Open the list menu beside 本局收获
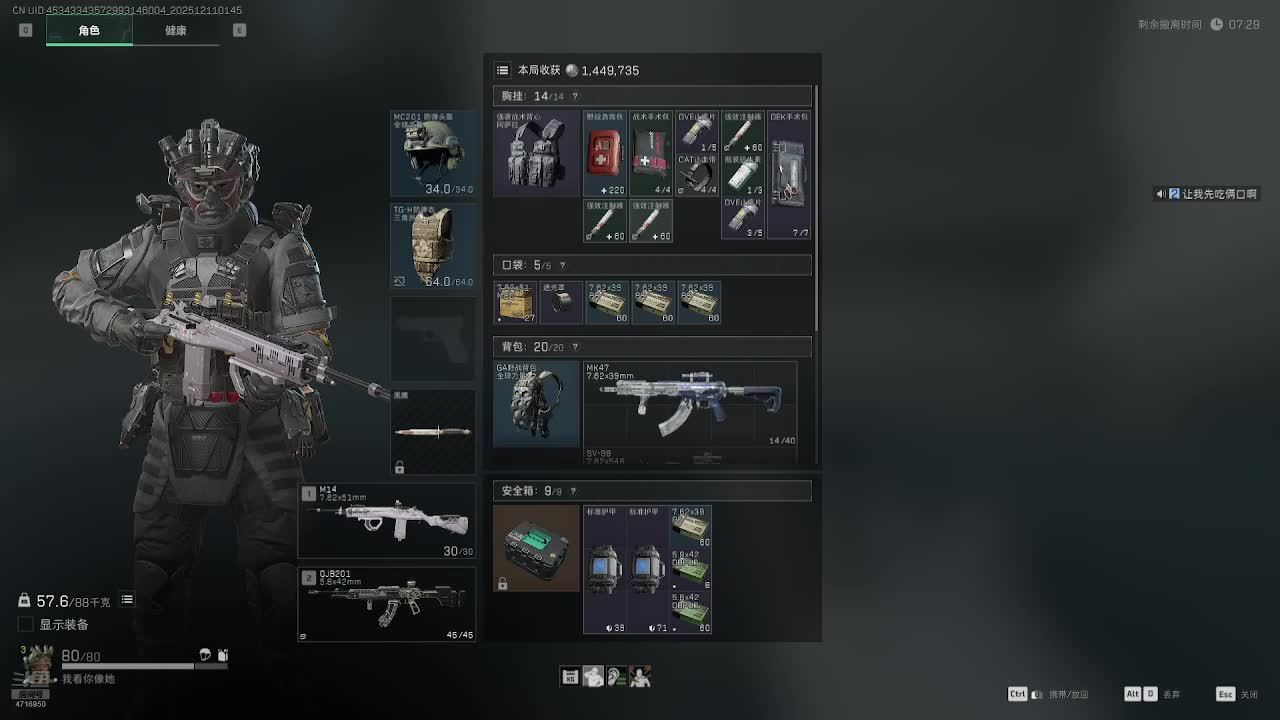The image size is (1280, 720). pyautogui.click(x=503, y=70)
